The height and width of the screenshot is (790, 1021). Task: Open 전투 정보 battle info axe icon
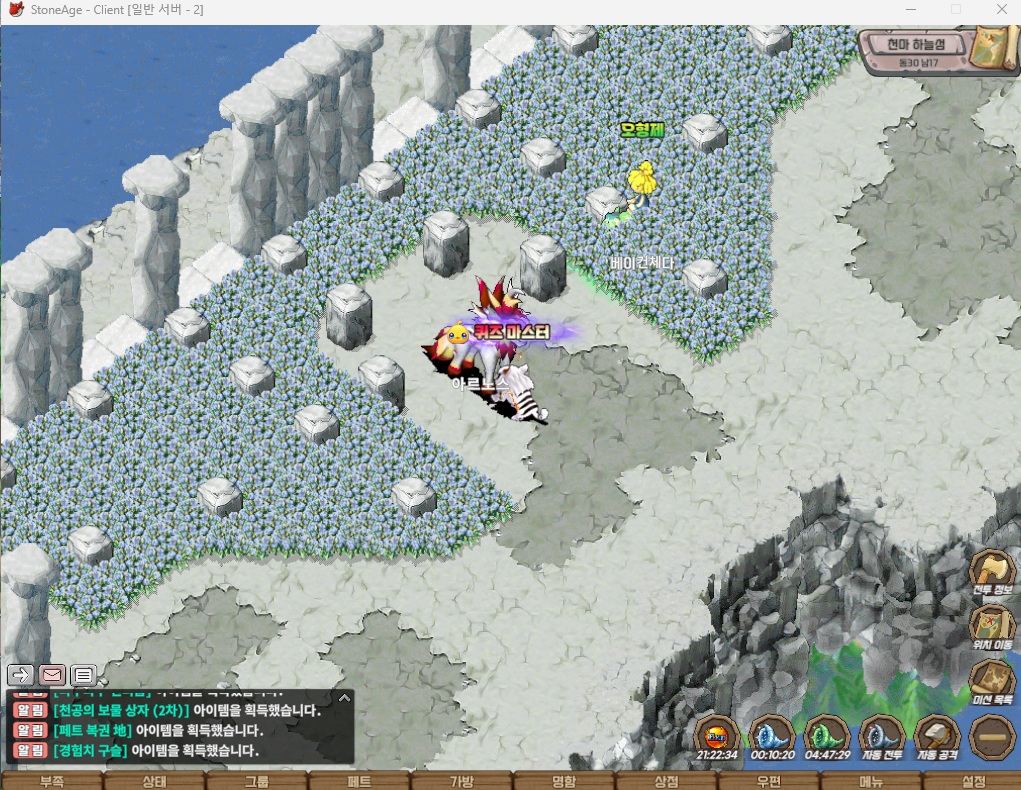[x=992, y=572]
